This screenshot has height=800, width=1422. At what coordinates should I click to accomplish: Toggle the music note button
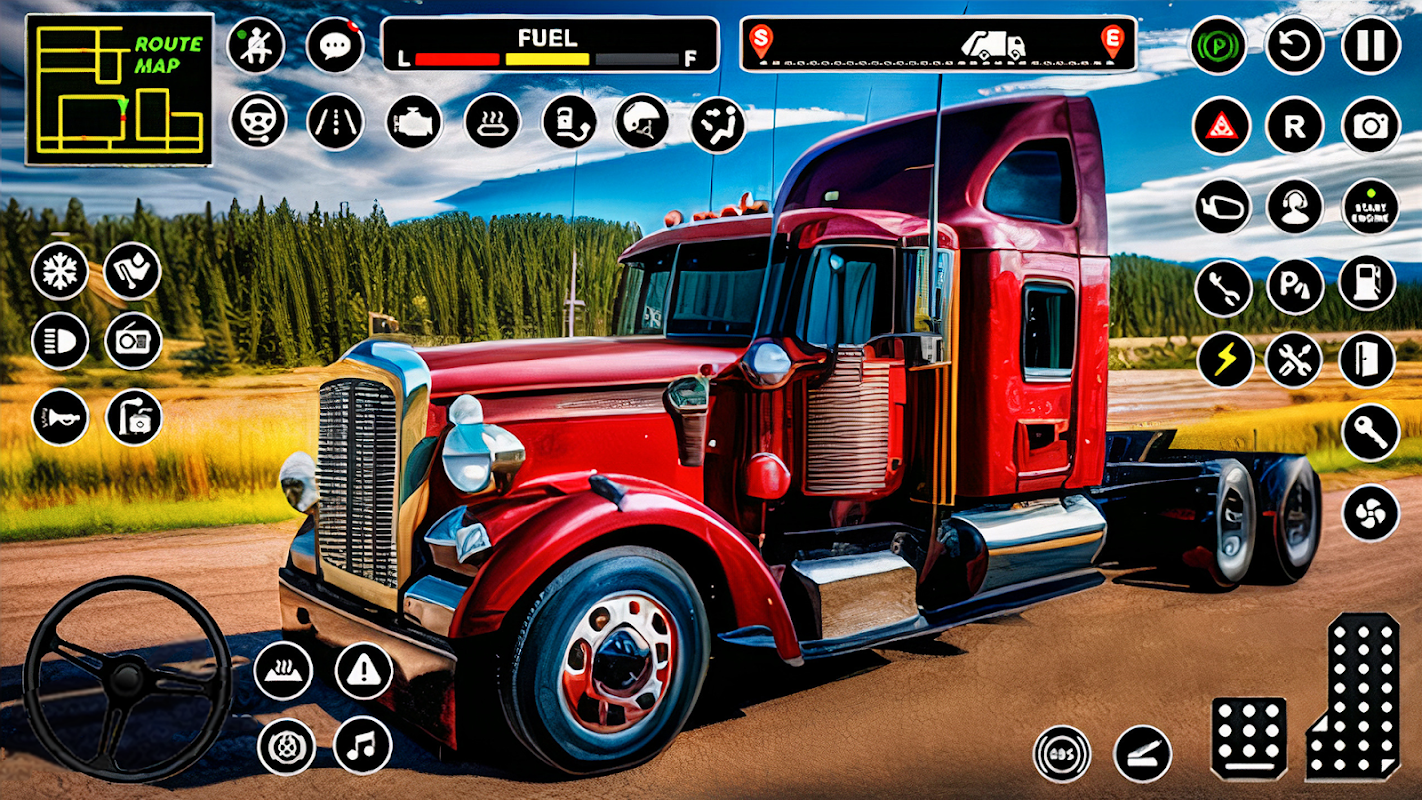pyautogui.click(x=362, y=746)
